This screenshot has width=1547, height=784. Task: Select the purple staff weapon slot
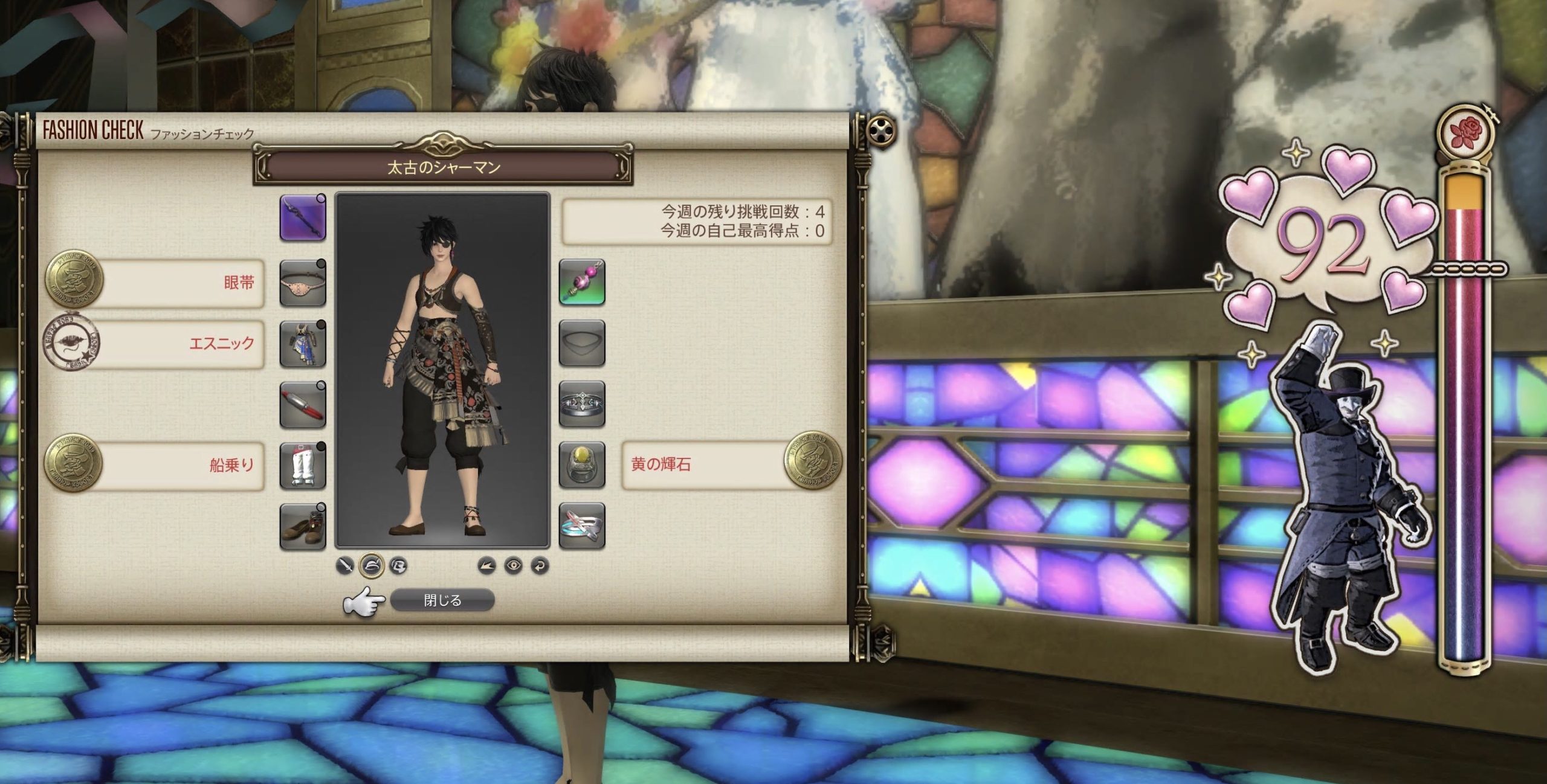pyautogui.click(x=303, y=217)
